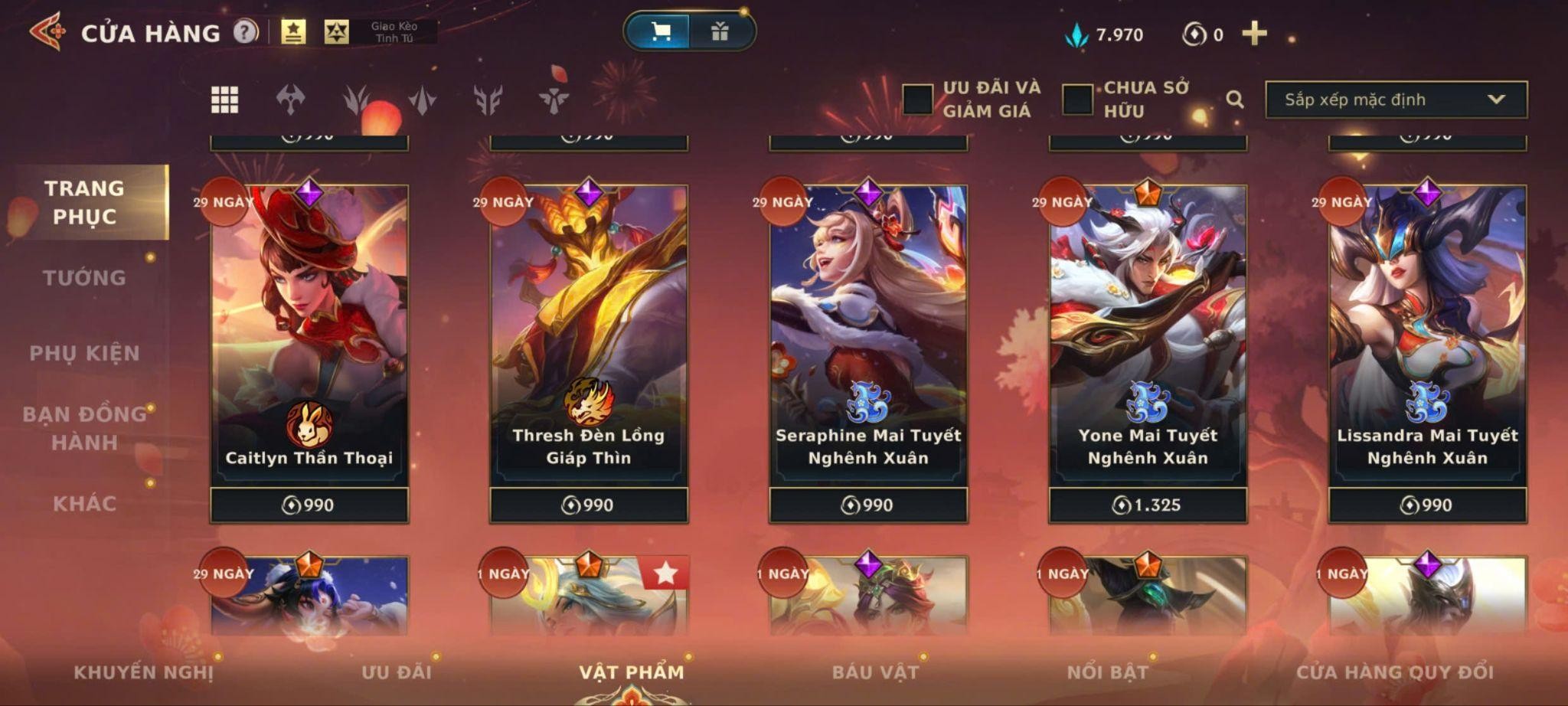Show all roles with the grid filter
The height and width of the screenshot is (706, 1568).
click(x=224, y=100)
